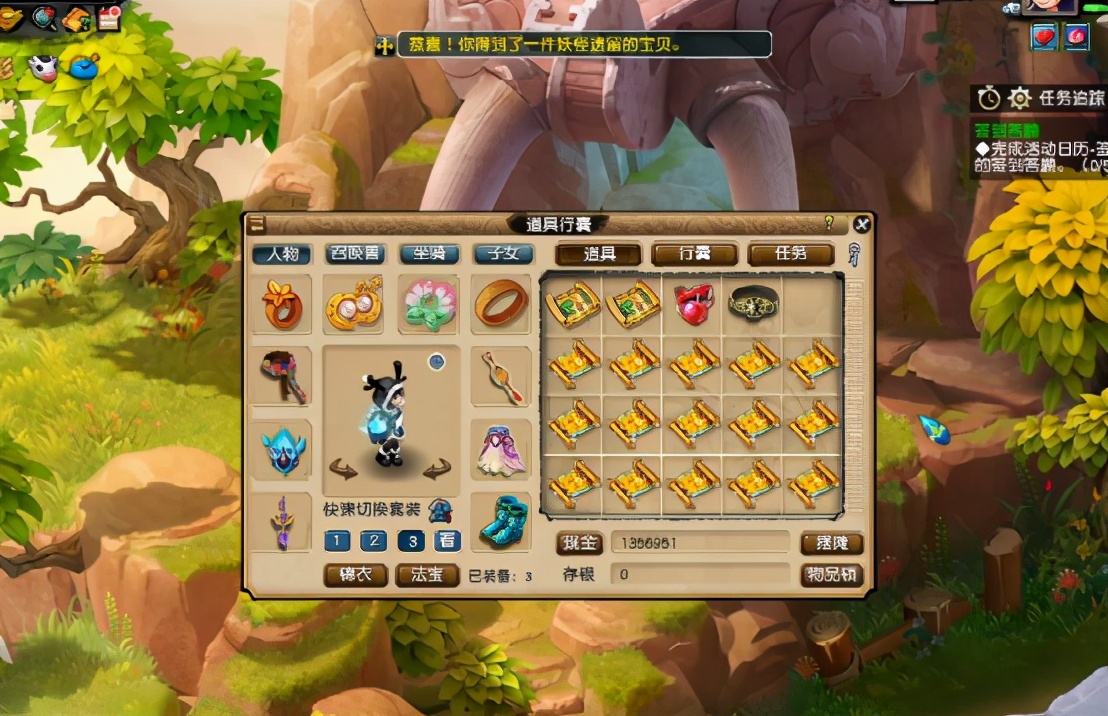Open the 召唤兽 summoned pet tab
1108x716 pixels.
(356, 254)
